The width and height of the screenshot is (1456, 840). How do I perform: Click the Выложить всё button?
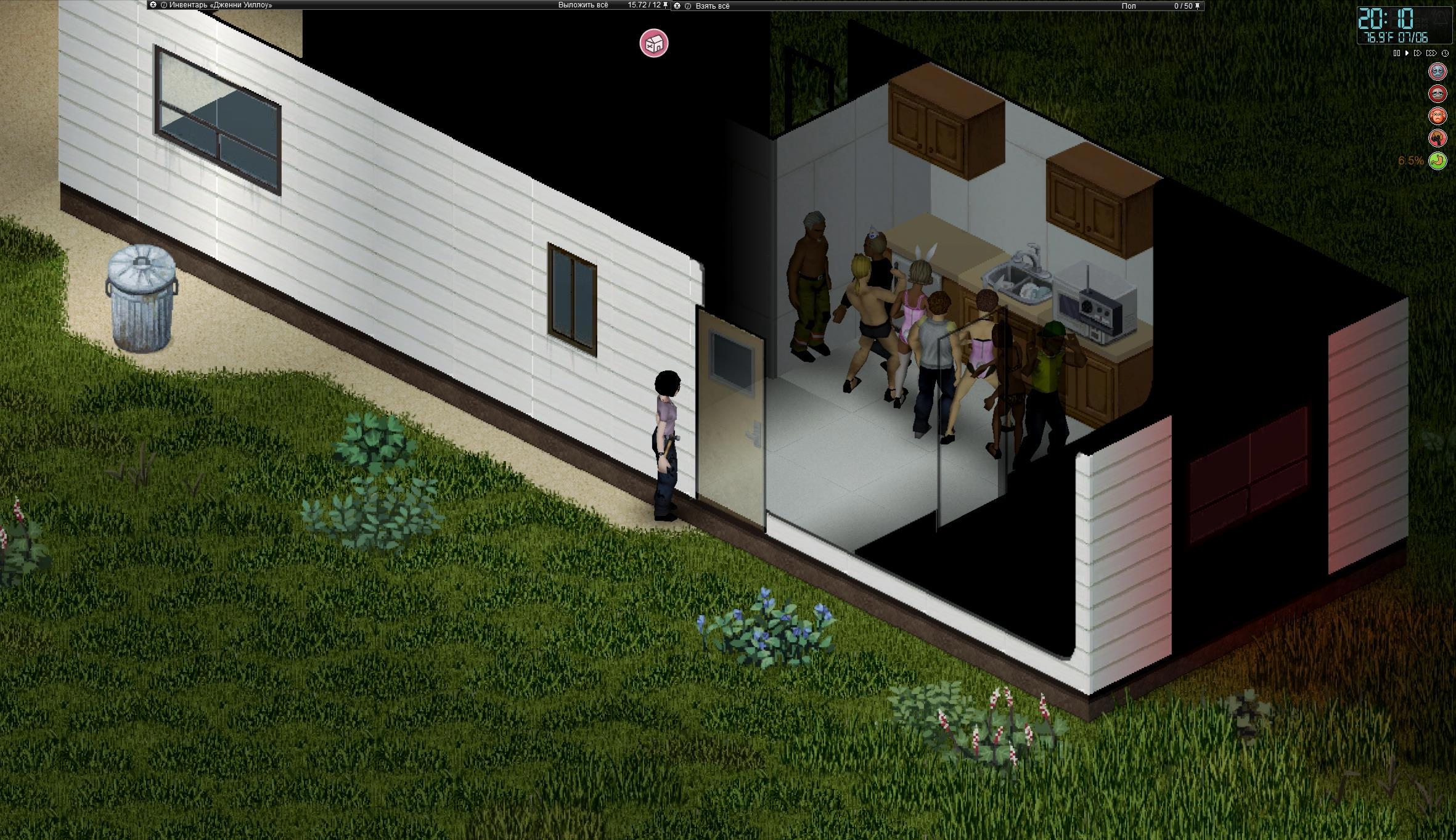point(583,5)
